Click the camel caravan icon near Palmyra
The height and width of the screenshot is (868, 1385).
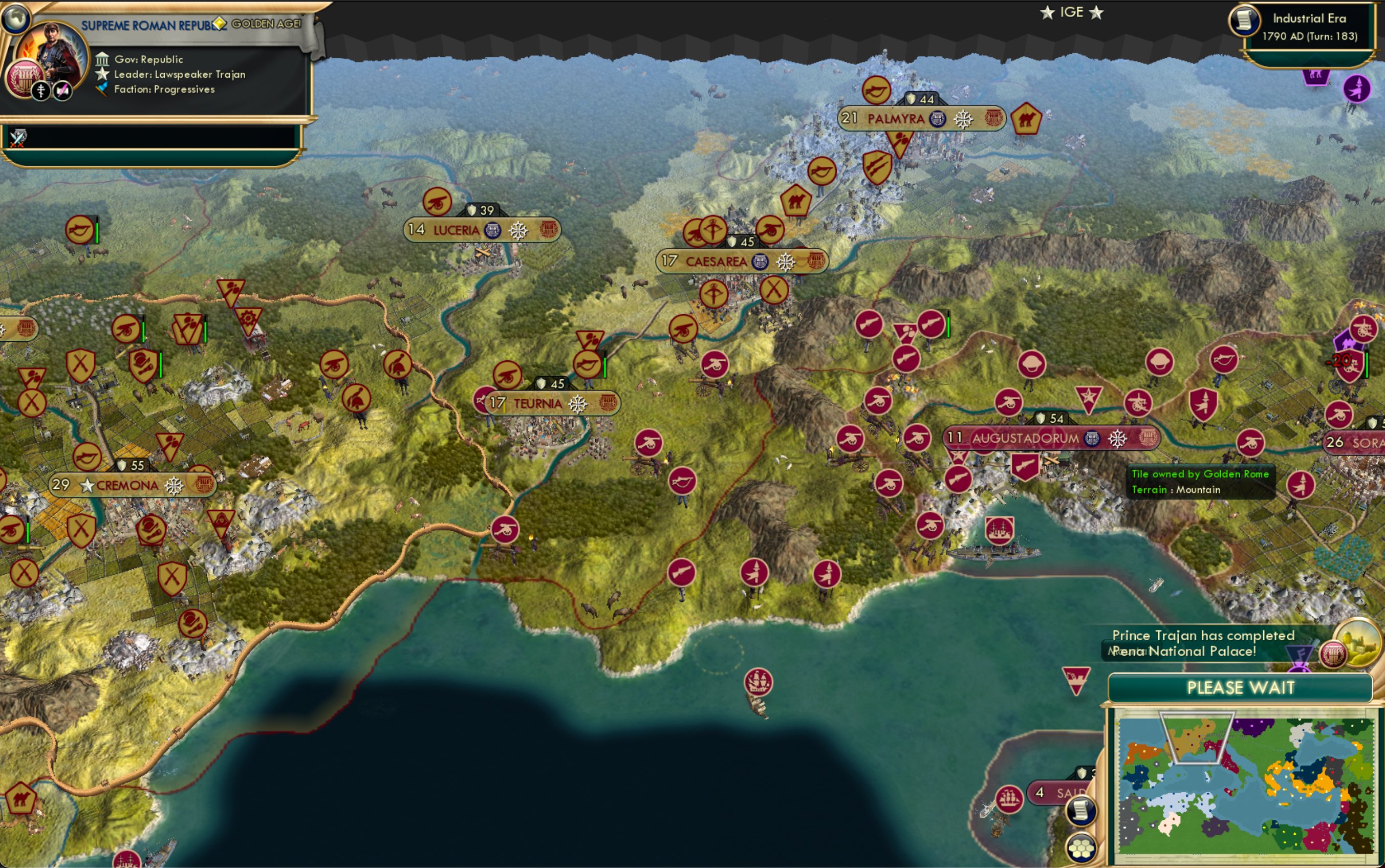click(x=1028, y=119)
